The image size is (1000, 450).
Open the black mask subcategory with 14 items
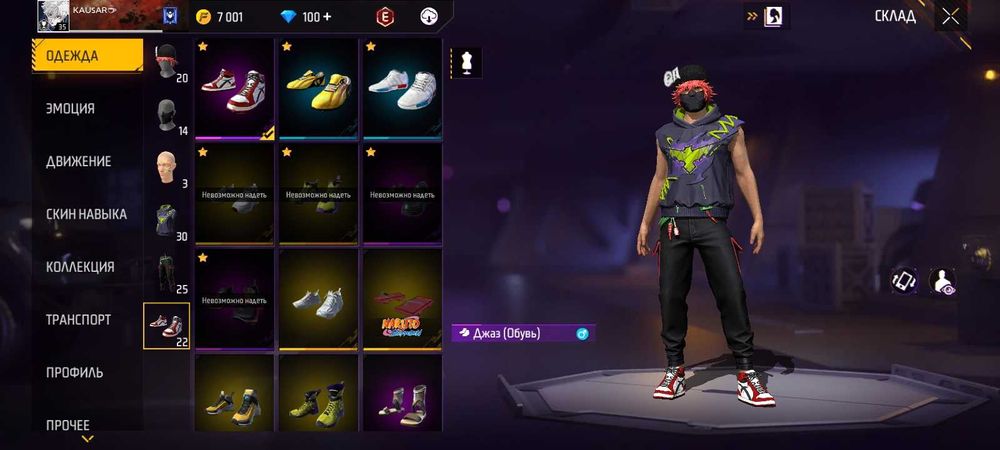(x=166, y=116)
